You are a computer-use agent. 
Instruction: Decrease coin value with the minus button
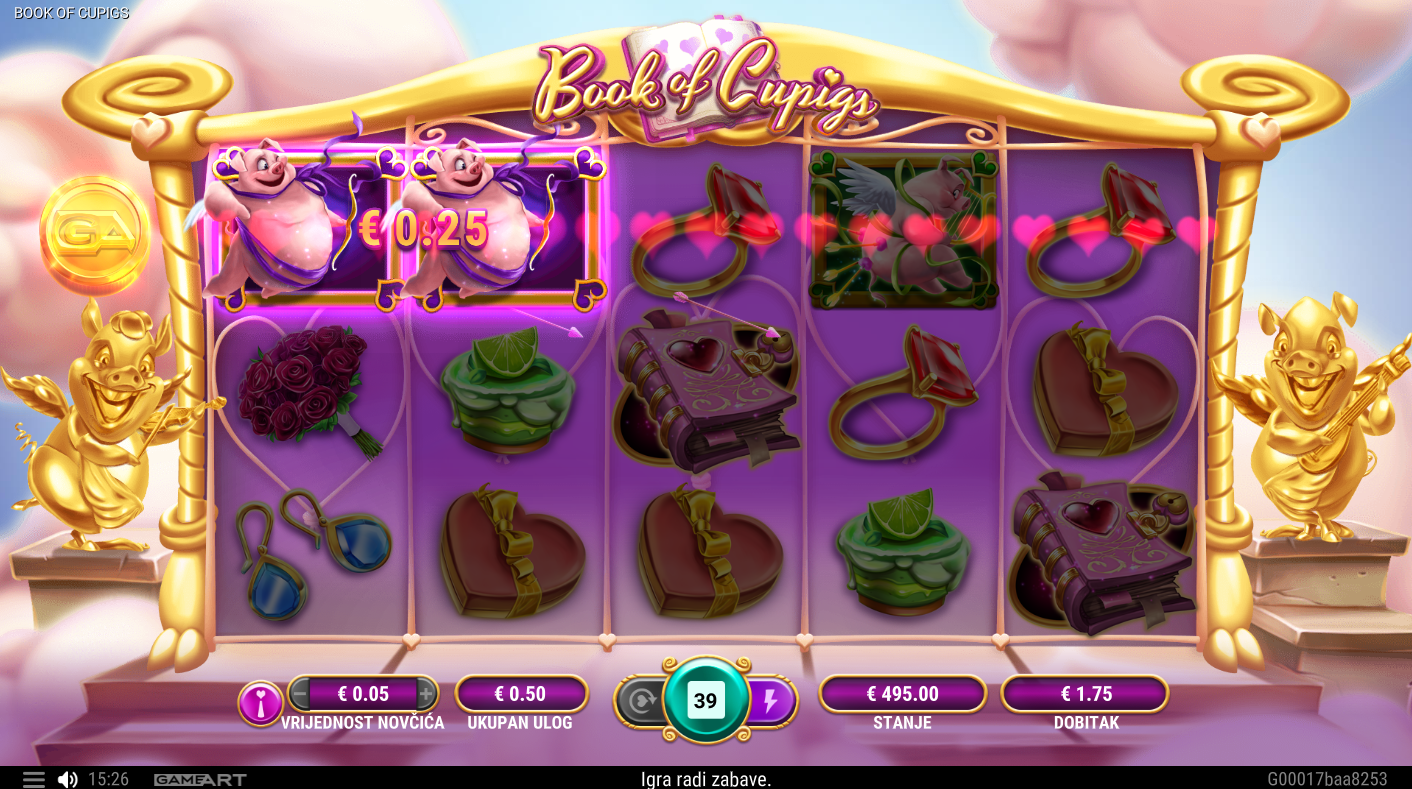click(300, 693)
